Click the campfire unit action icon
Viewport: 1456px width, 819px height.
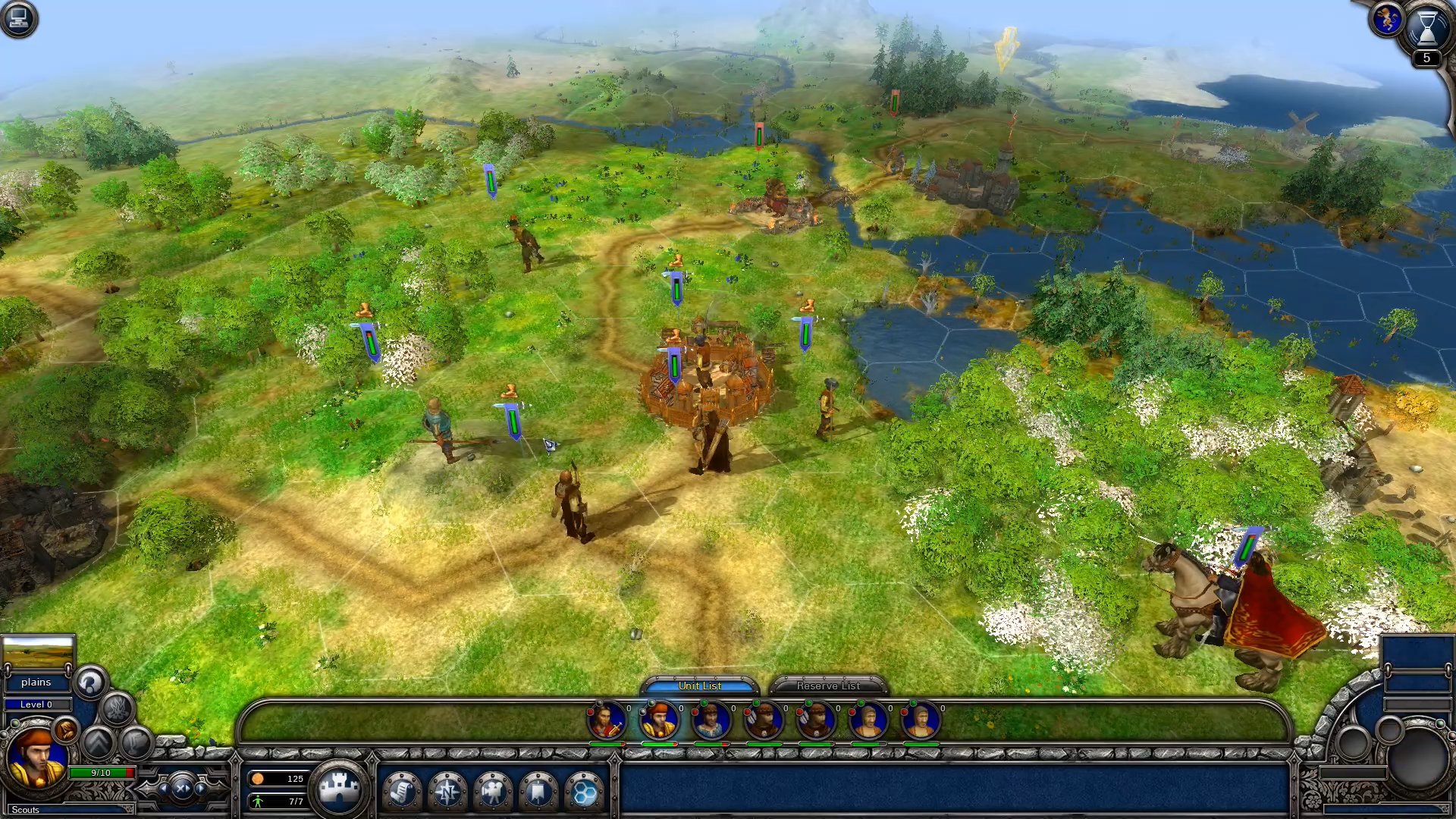(118, 710)
